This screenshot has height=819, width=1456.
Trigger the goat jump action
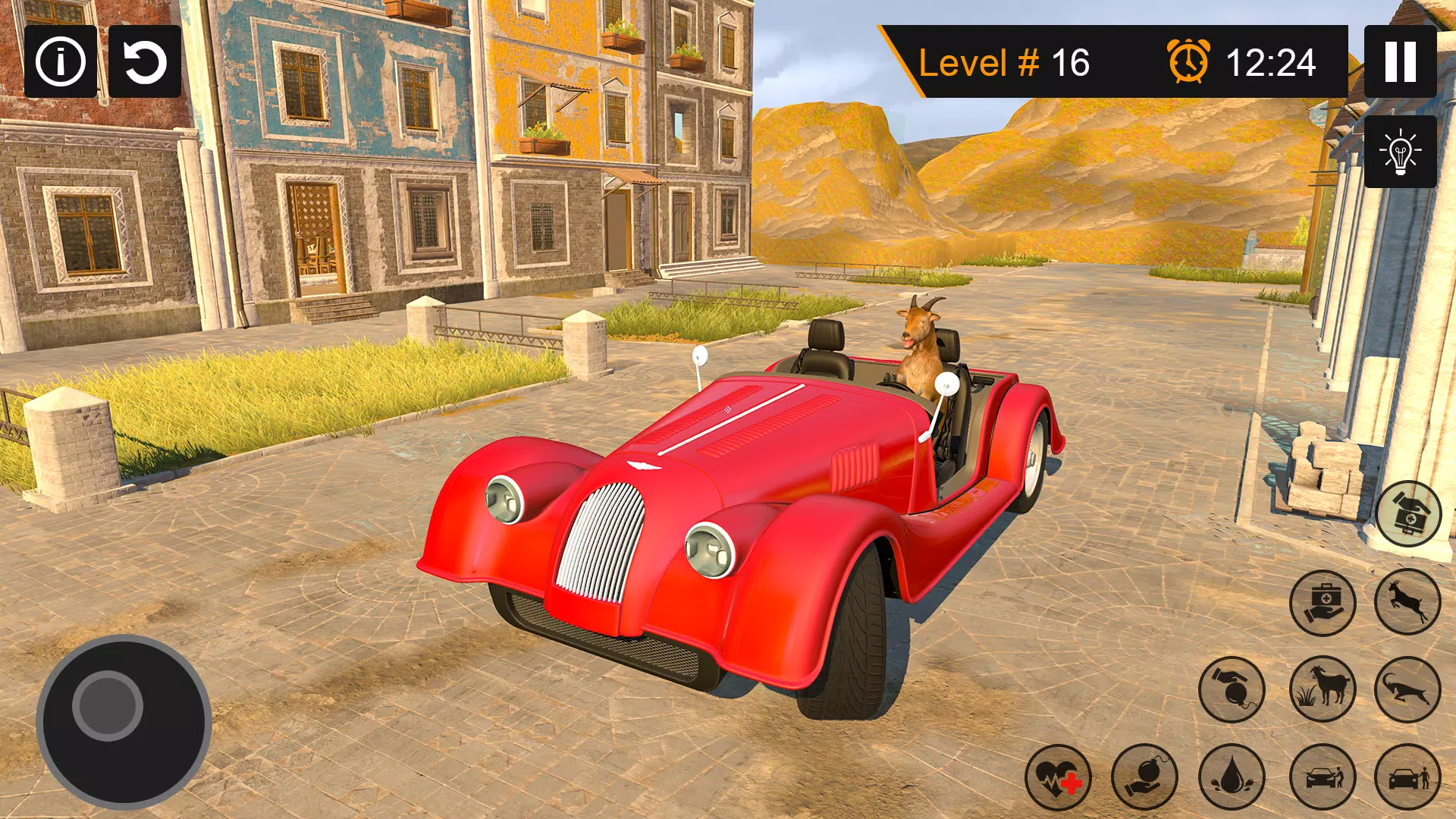(x=1408, y=603)
